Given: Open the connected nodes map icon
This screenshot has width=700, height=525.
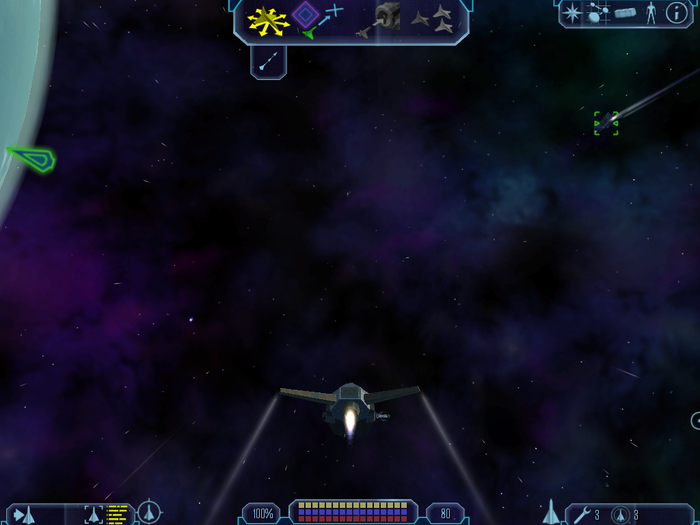Looking at the screenshot, I should tap(599, 13).
